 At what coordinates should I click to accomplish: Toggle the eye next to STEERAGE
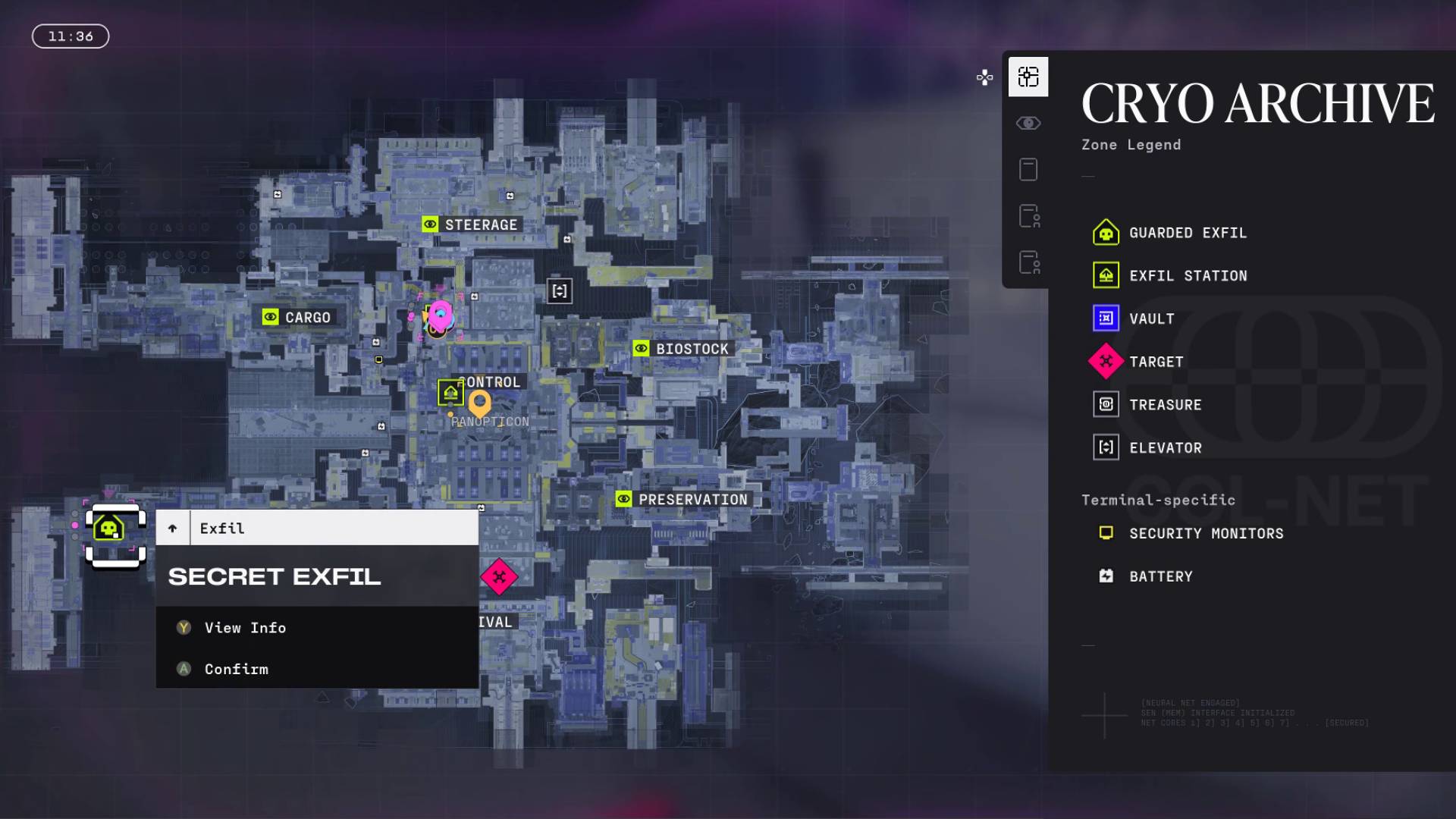pyautogui.click(x=431, y=224)
